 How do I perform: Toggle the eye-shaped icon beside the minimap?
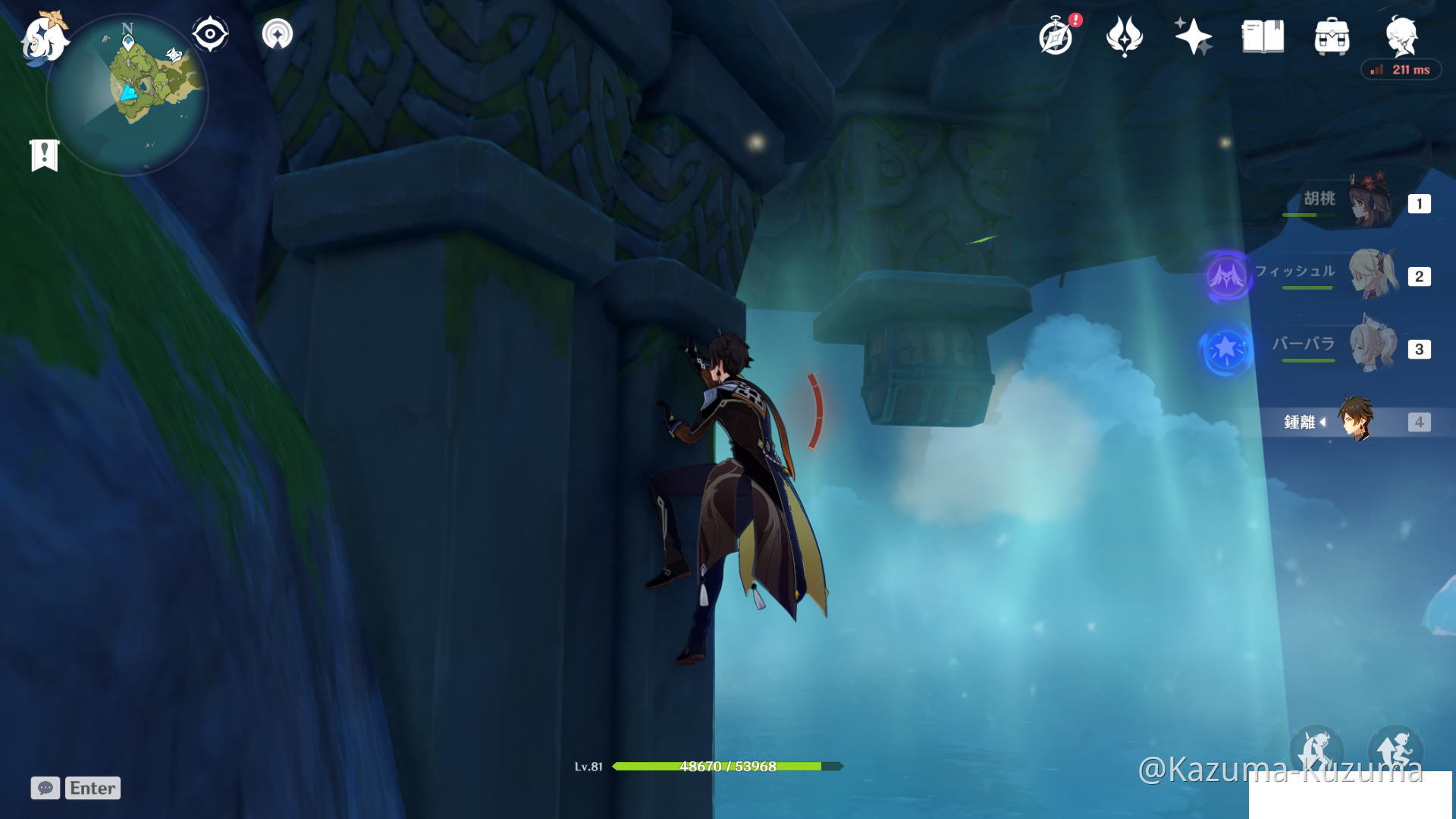click(x=210, y=33)
